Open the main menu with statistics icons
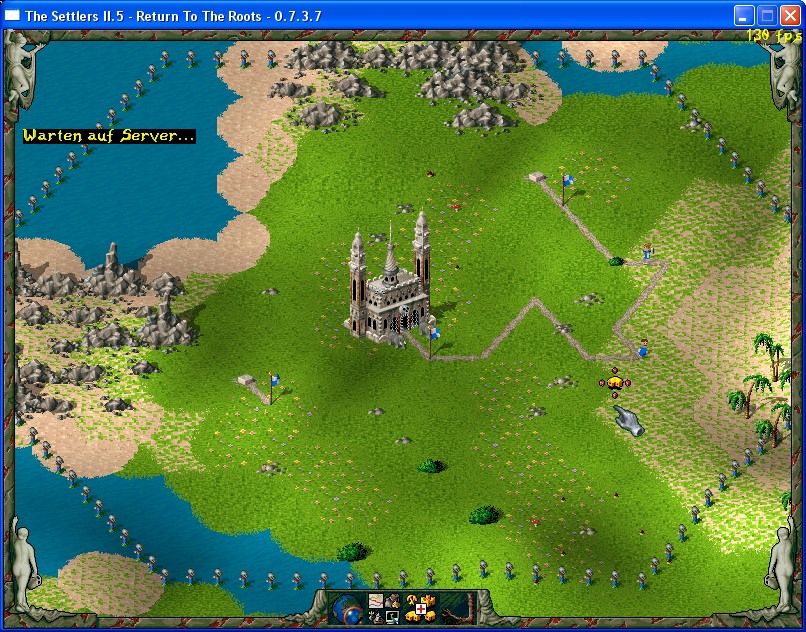 tap(384, 608)
